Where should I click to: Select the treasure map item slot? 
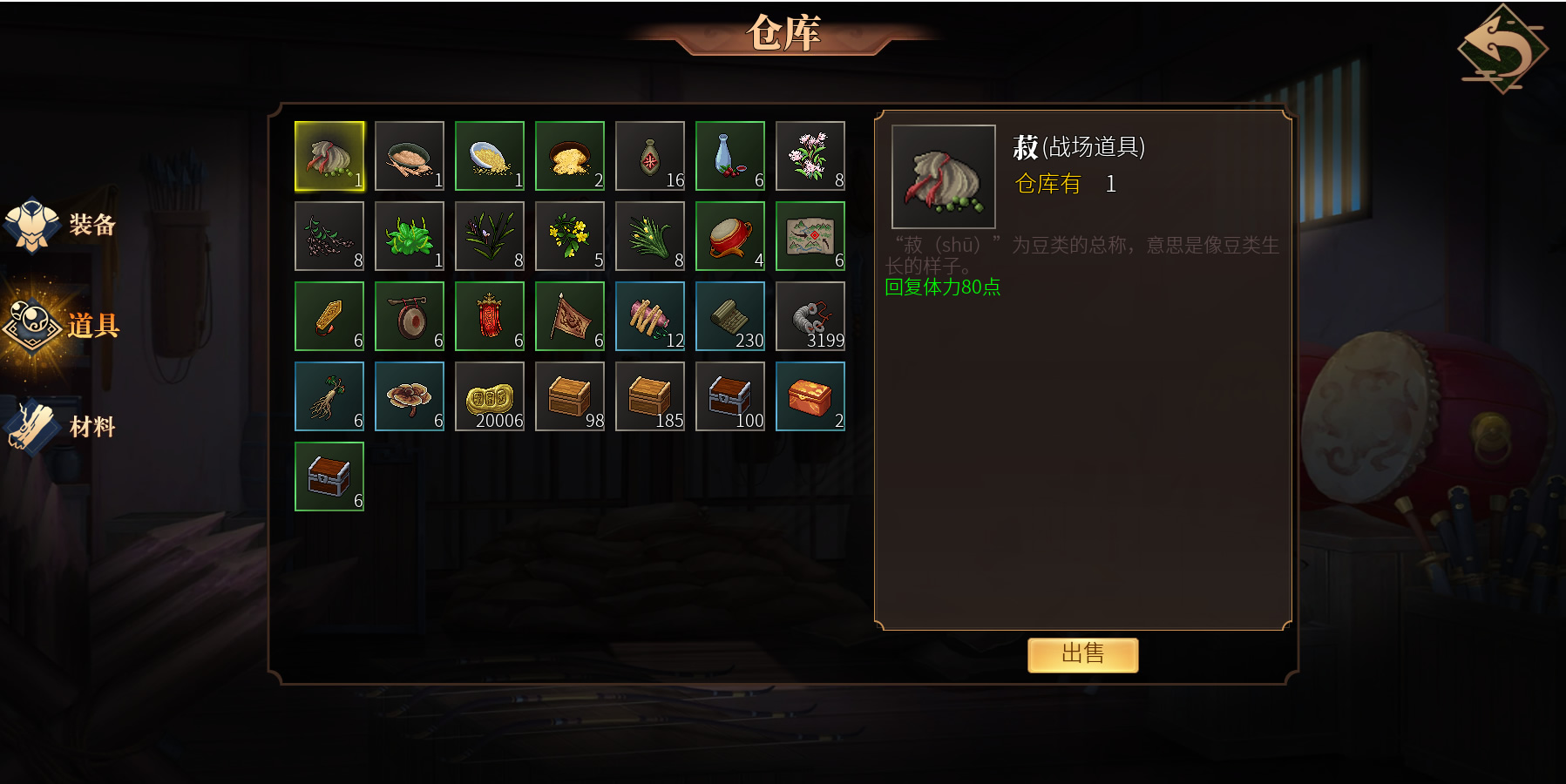pyautogui.click(x=810, y=236)
